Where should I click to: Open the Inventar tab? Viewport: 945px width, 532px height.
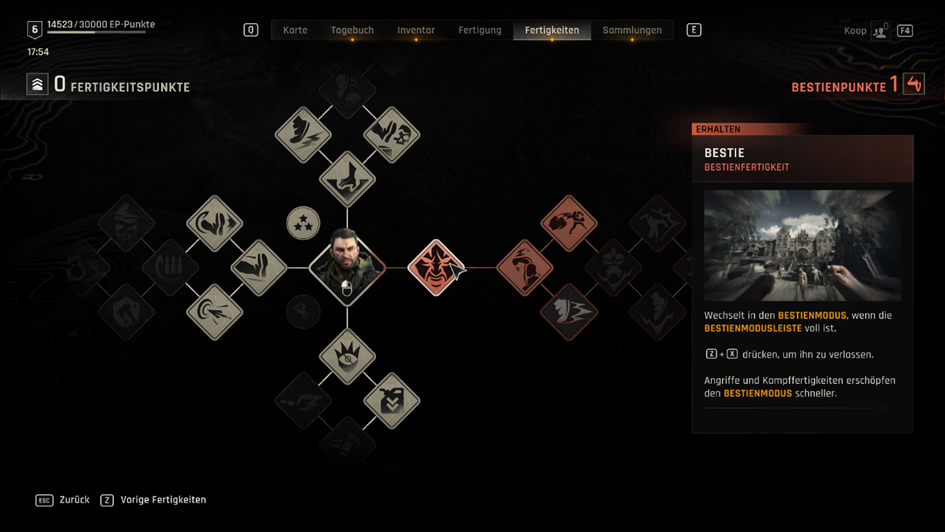tap(416, 30)
